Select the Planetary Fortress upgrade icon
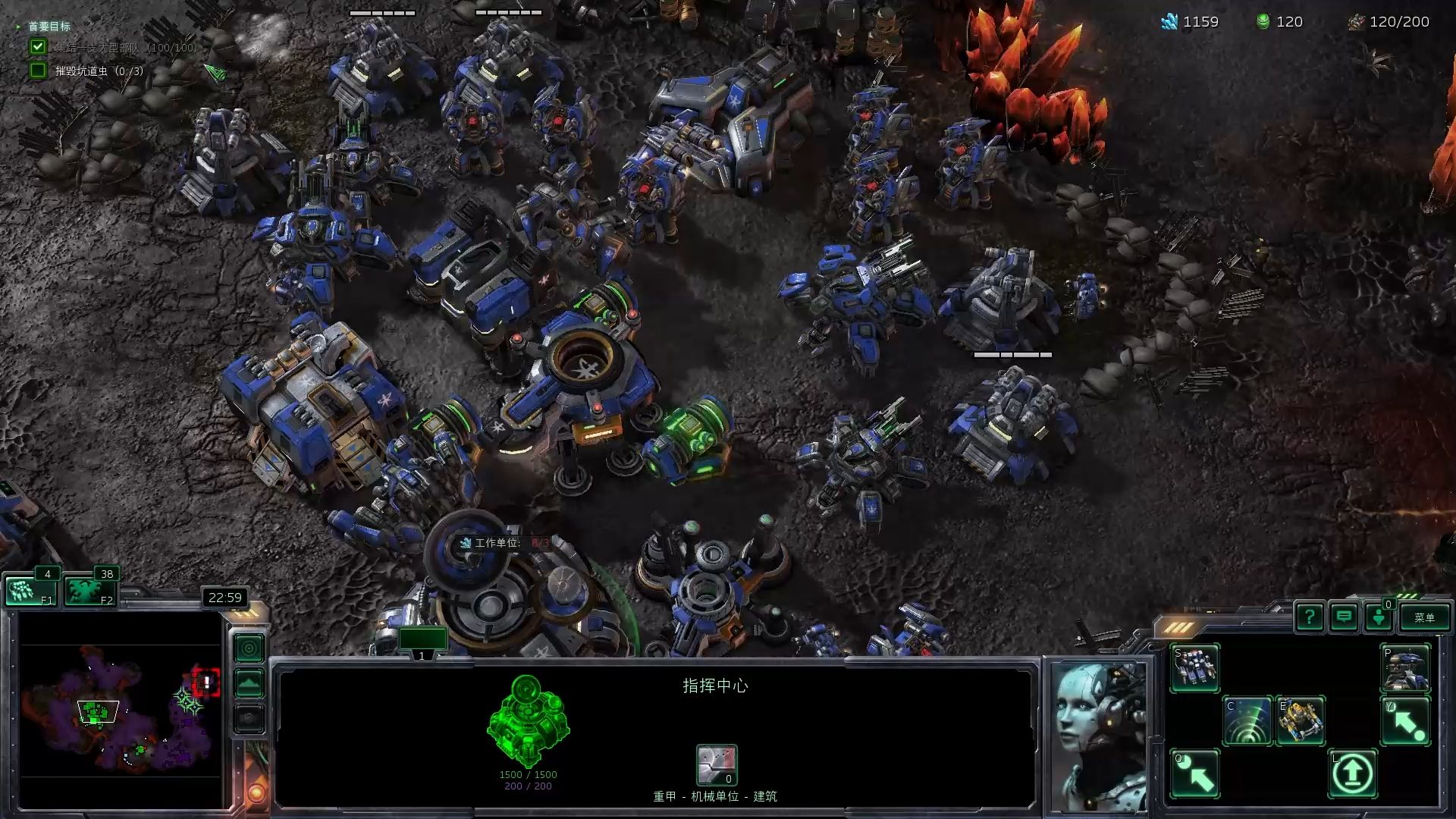 (x=1405, y=667)
